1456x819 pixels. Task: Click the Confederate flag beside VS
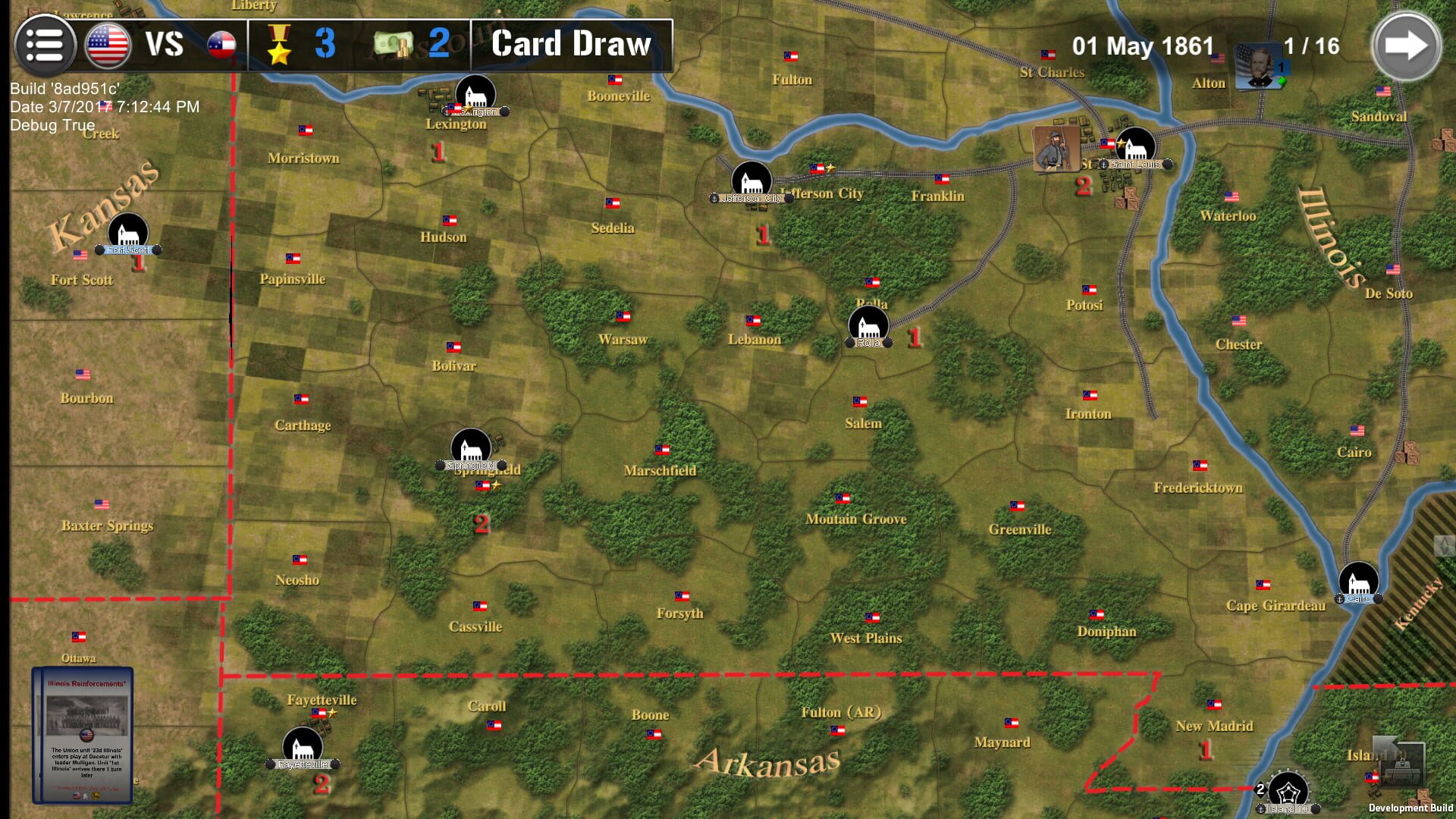(222, 45)
